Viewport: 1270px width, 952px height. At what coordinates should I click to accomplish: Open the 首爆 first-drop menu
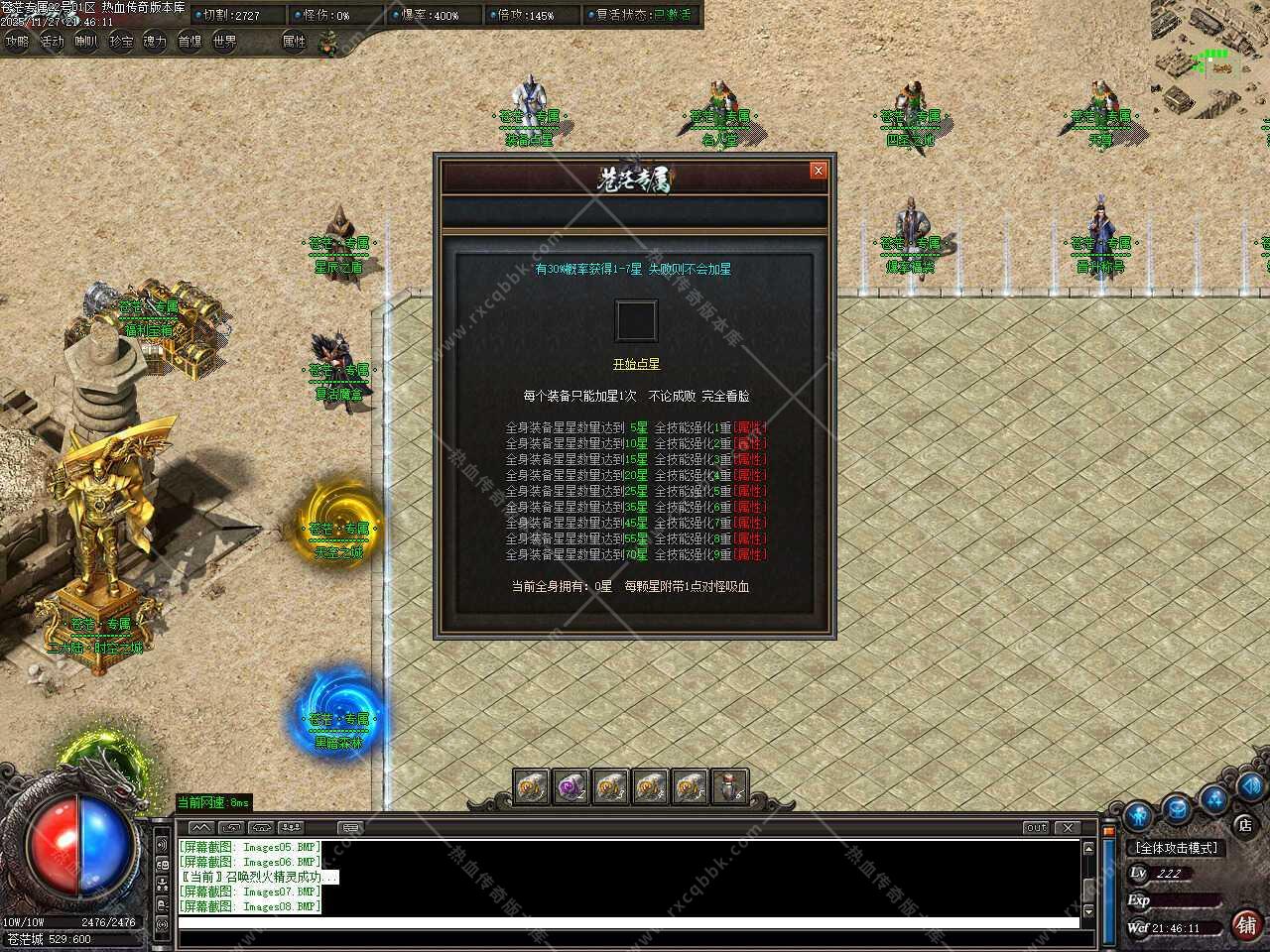190,42
